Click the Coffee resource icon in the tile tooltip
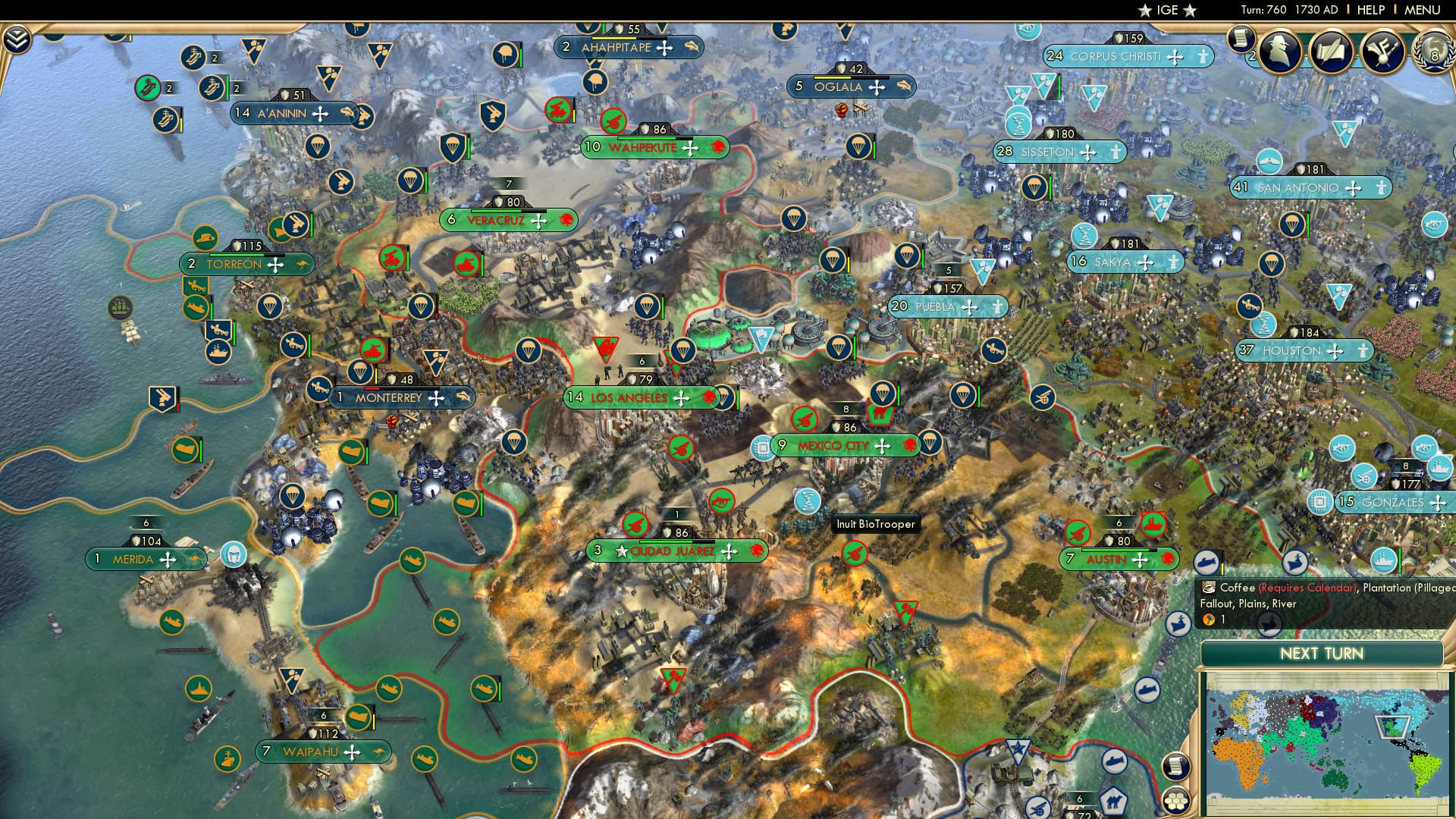Viewport: 1456px width, 819px height. (1209, 589)
